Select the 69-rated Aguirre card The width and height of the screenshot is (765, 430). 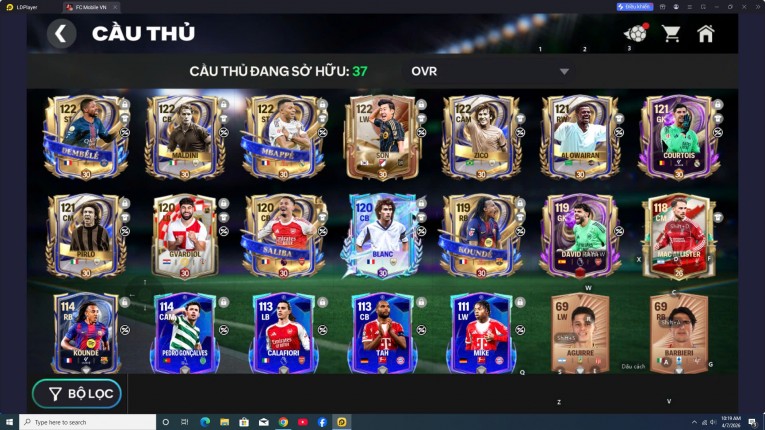tap(580, 333)
